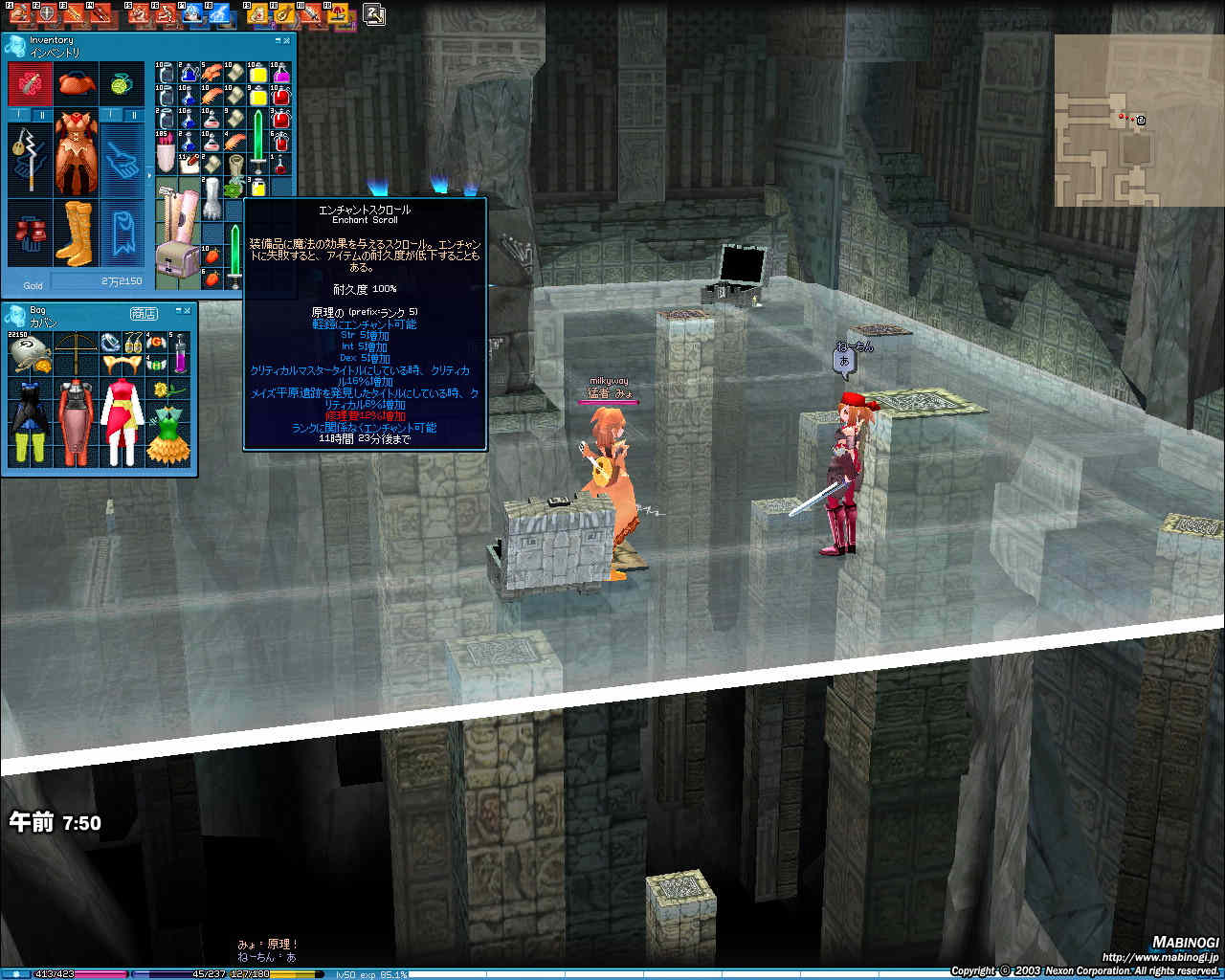Expand the inventory side arrow

click(x=148, y=175)
